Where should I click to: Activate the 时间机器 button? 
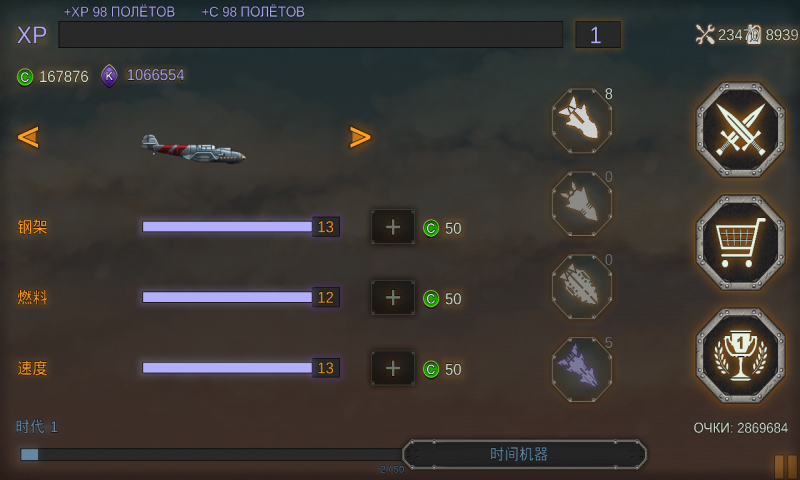(x=524, y=454)
